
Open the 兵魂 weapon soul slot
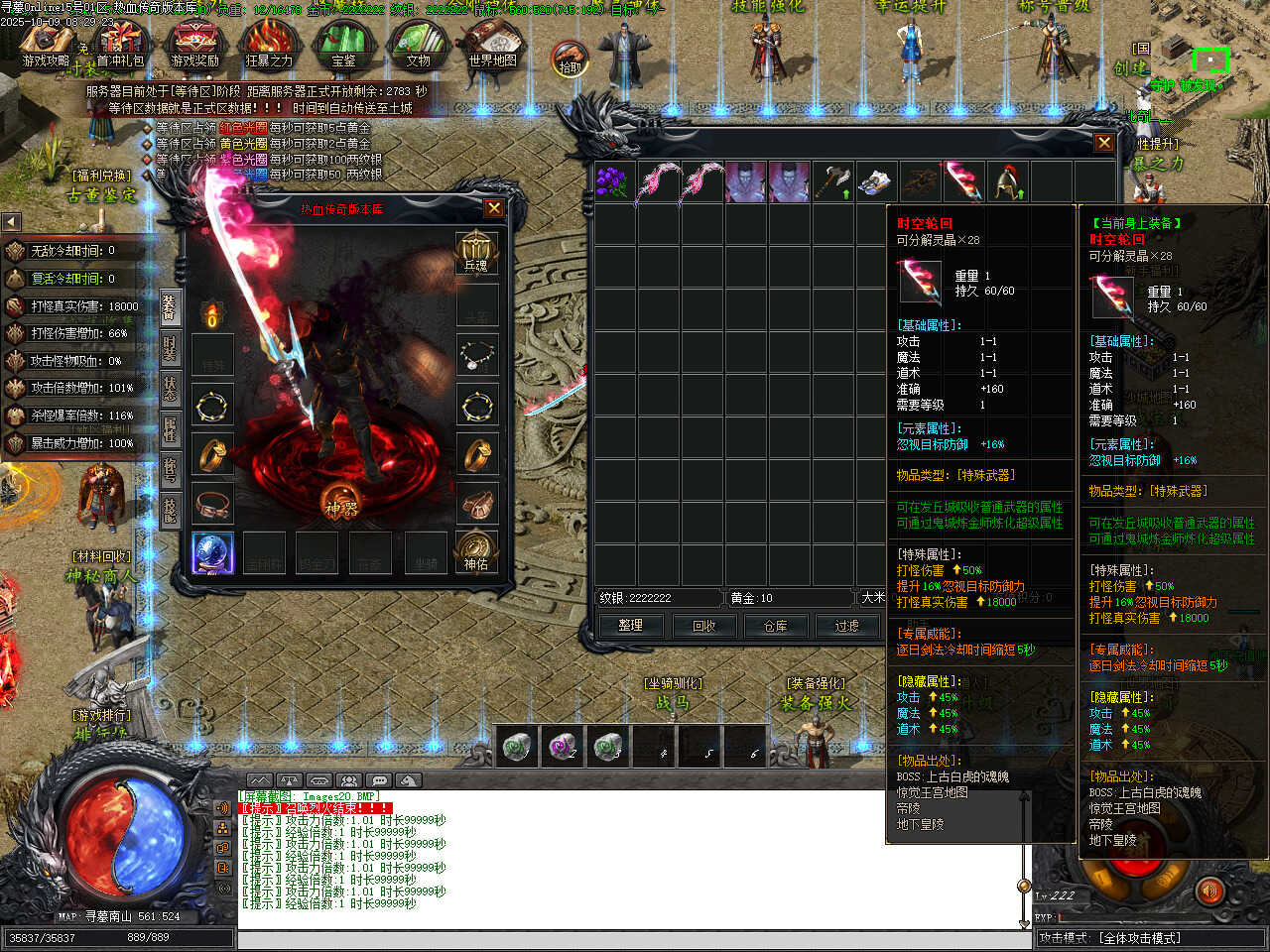[476, 252]
